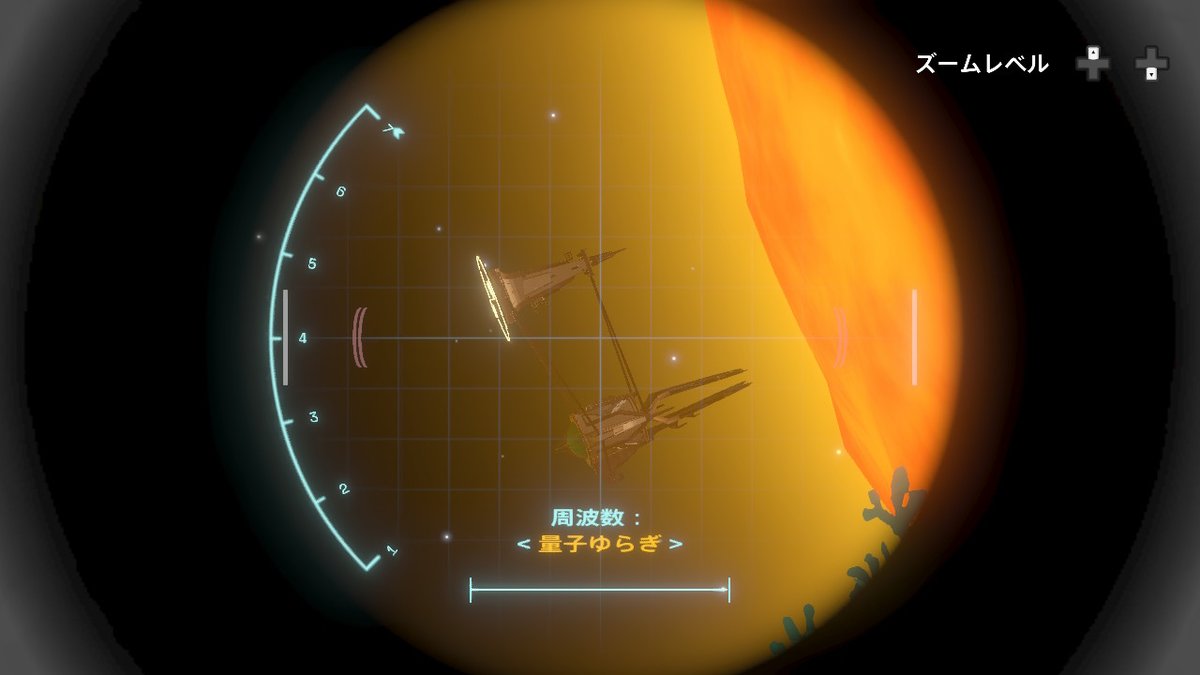Select previous frequency with the left arrow

[523, 545]
